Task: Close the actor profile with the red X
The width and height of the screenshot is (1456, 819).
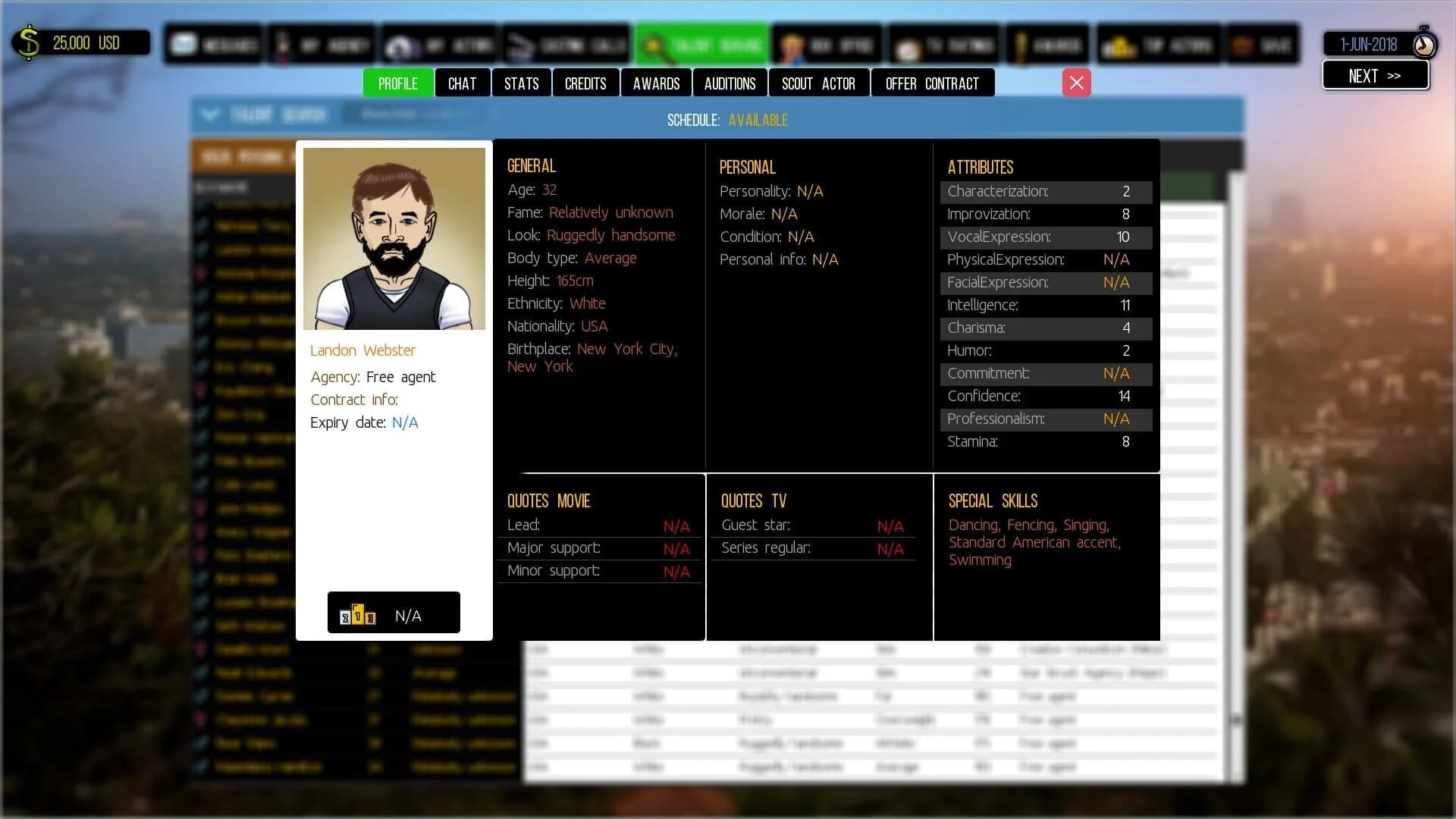Action: click(x=1076, y=83)
